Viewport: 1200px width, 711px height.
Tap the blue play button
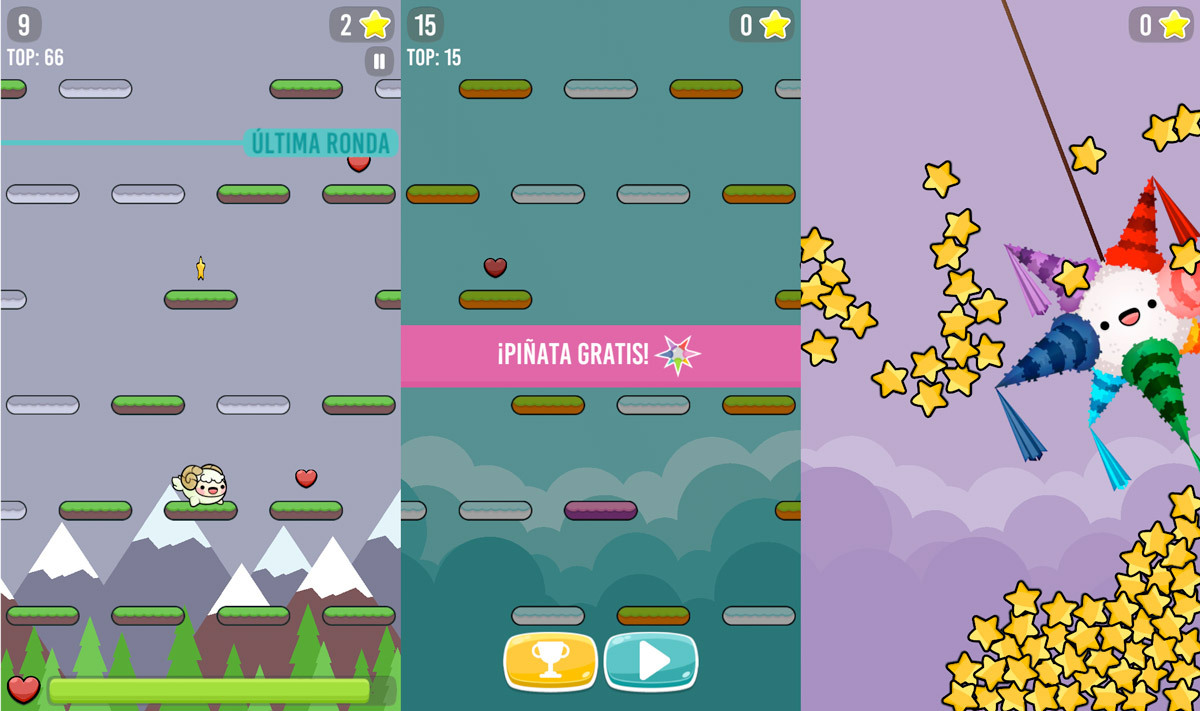(x=651, y=660)
